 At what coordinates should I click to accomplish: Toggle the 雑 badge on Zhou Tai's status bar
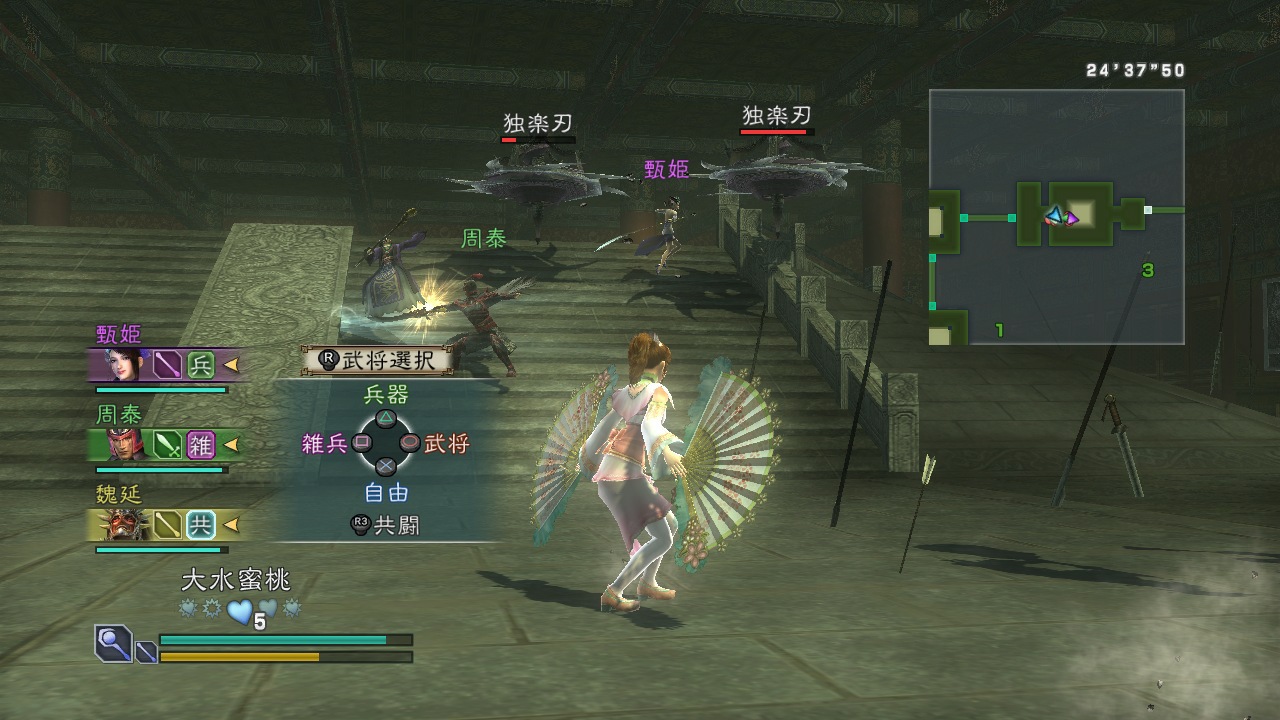[203, 446]
